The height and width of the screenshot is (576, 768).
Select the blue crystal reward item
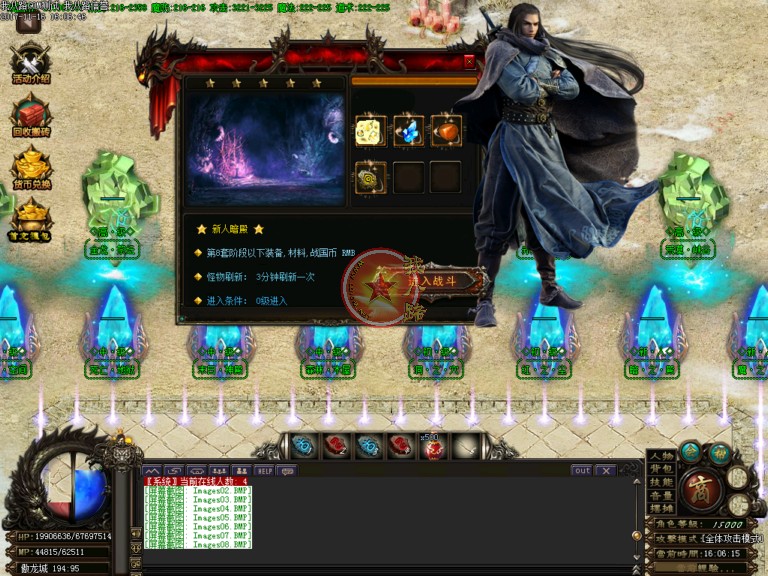click(408, 132)
